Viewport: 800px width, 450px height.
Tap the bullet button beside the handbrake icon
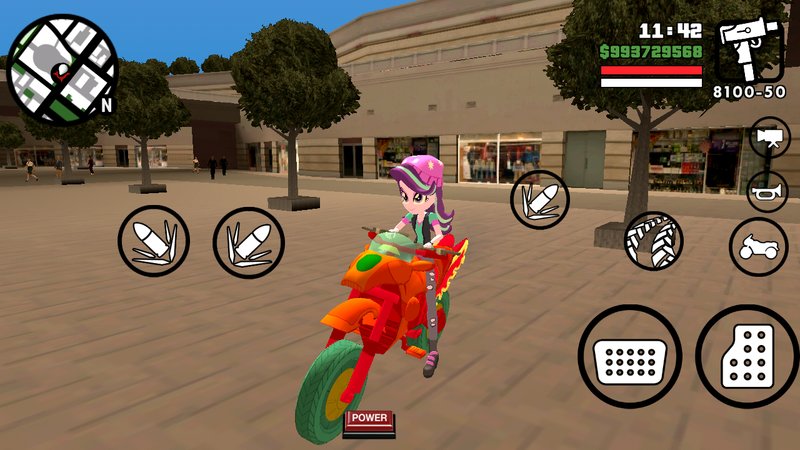tap(541, 199)
